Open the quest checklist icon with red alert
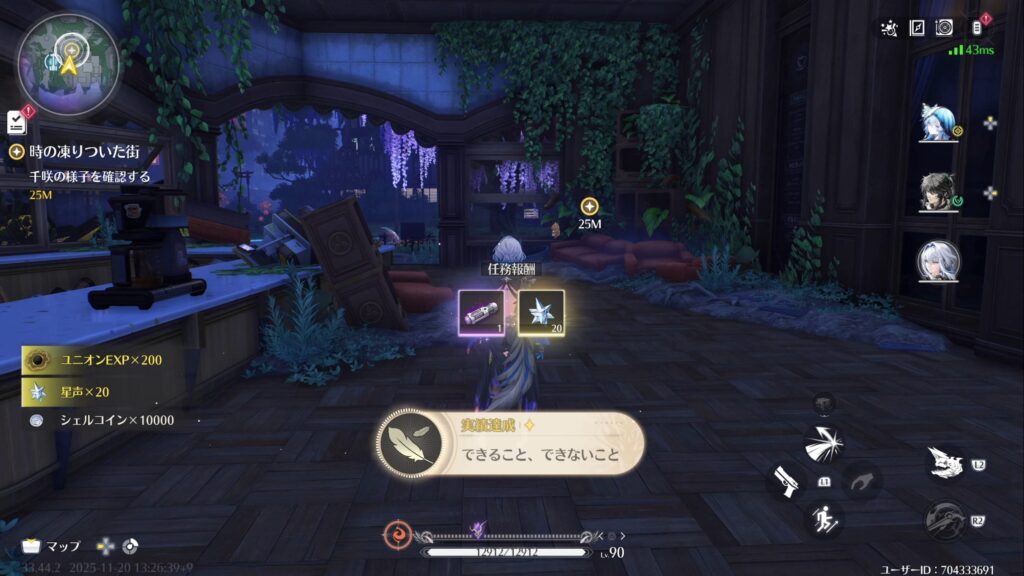Image resolution: width=1024 pixels, height=576 pixels. [x=16, y=121]
